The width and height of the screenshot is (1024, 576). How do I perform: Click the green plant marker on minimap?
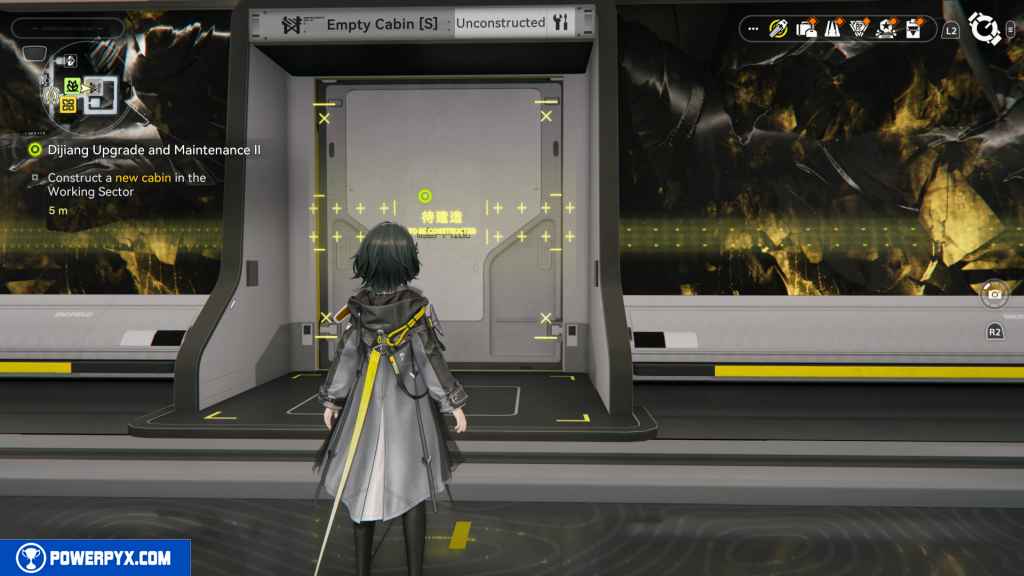(73, 86)
